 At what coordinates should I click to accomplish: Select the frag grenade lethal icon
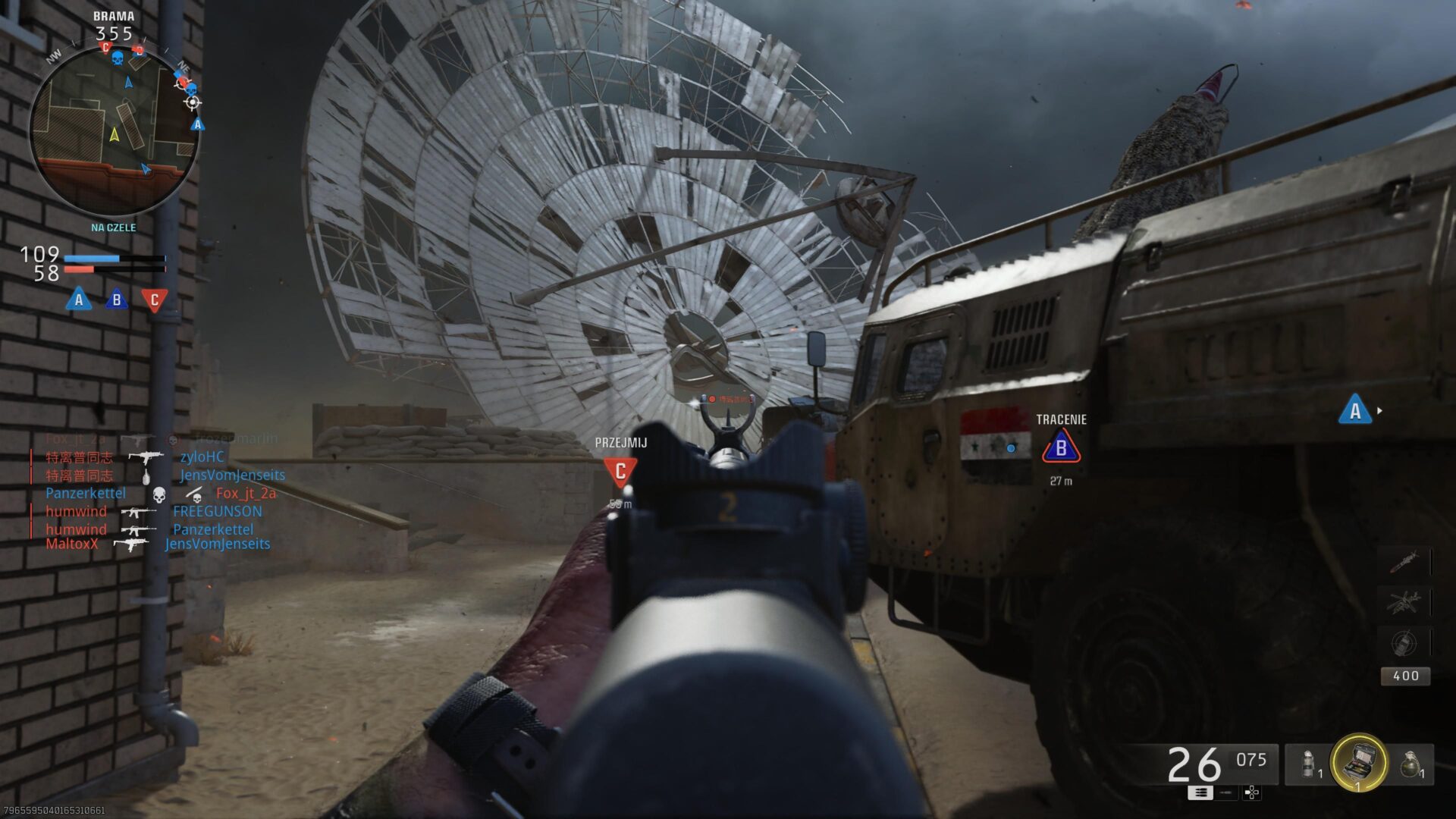click(x=1411, y=764)
